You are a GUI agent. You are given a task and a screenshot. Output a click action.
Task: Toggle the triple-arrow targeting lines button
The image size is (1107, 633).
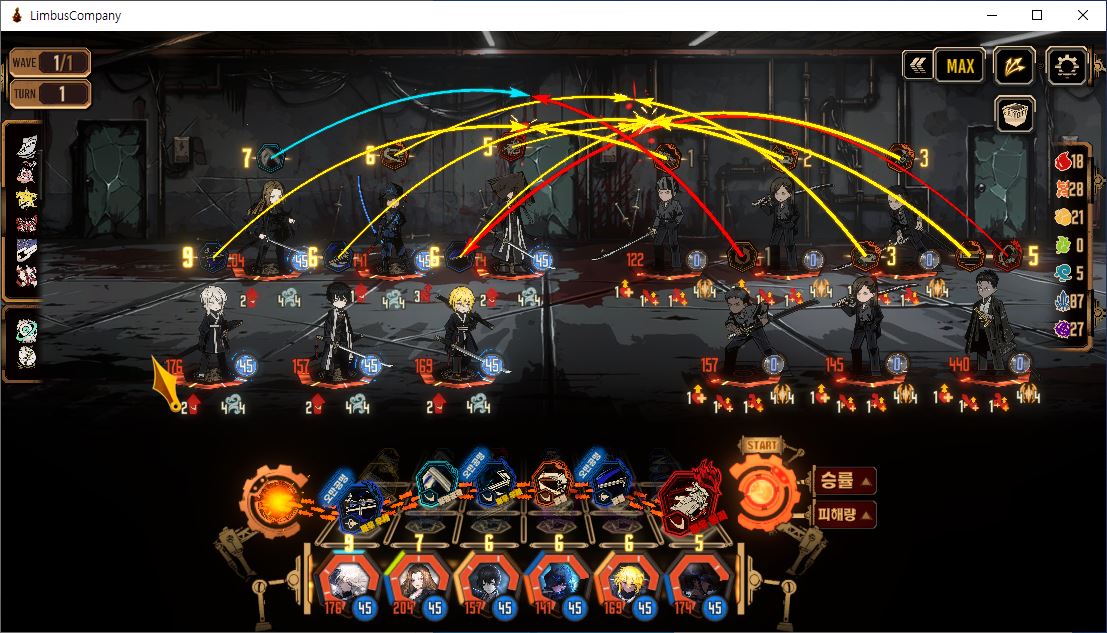coord(1014,66)
